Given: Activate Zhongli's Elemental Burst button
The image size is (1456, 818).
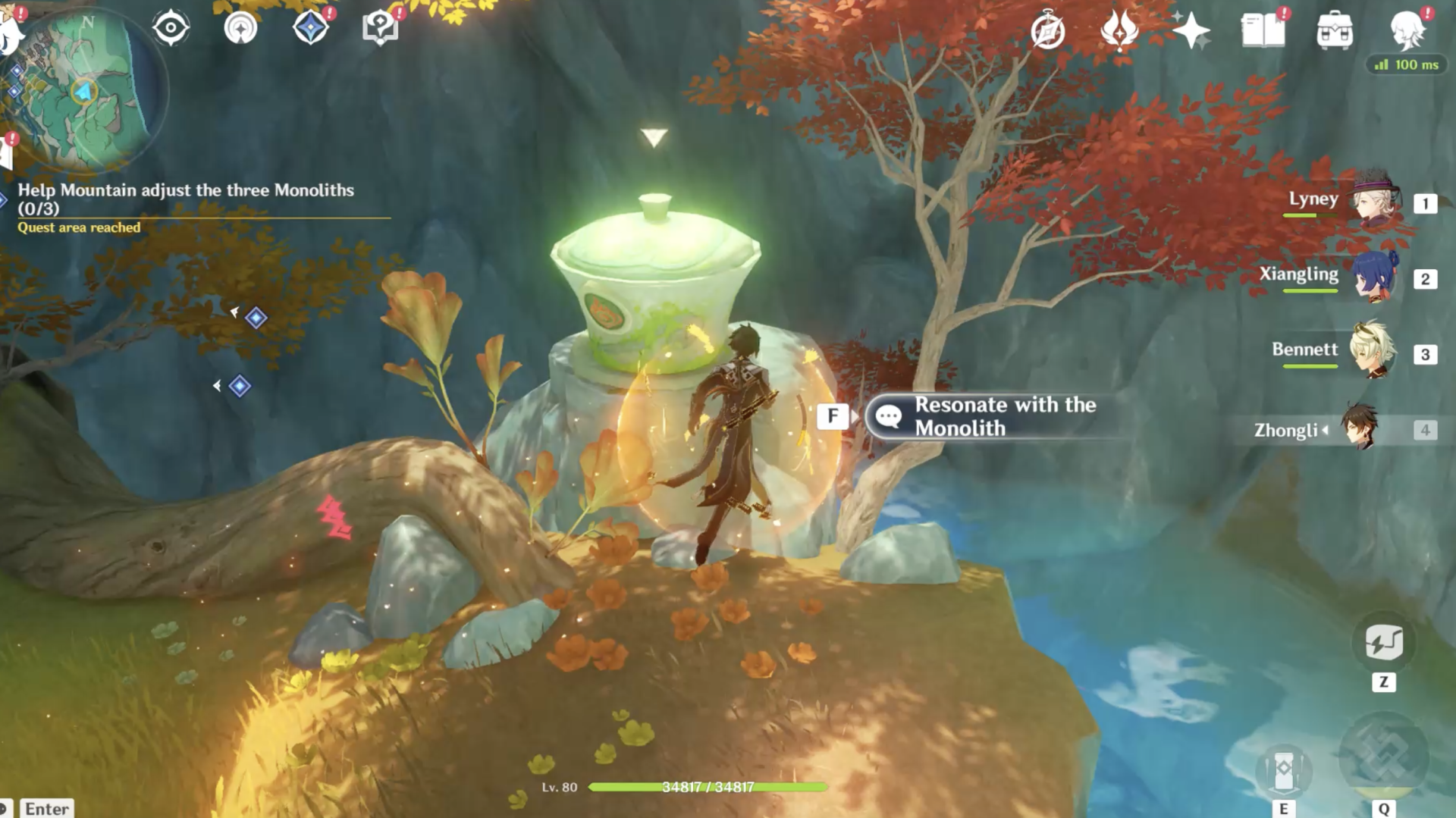Looking at the screenshot, I should click(x=1384, y=757).
